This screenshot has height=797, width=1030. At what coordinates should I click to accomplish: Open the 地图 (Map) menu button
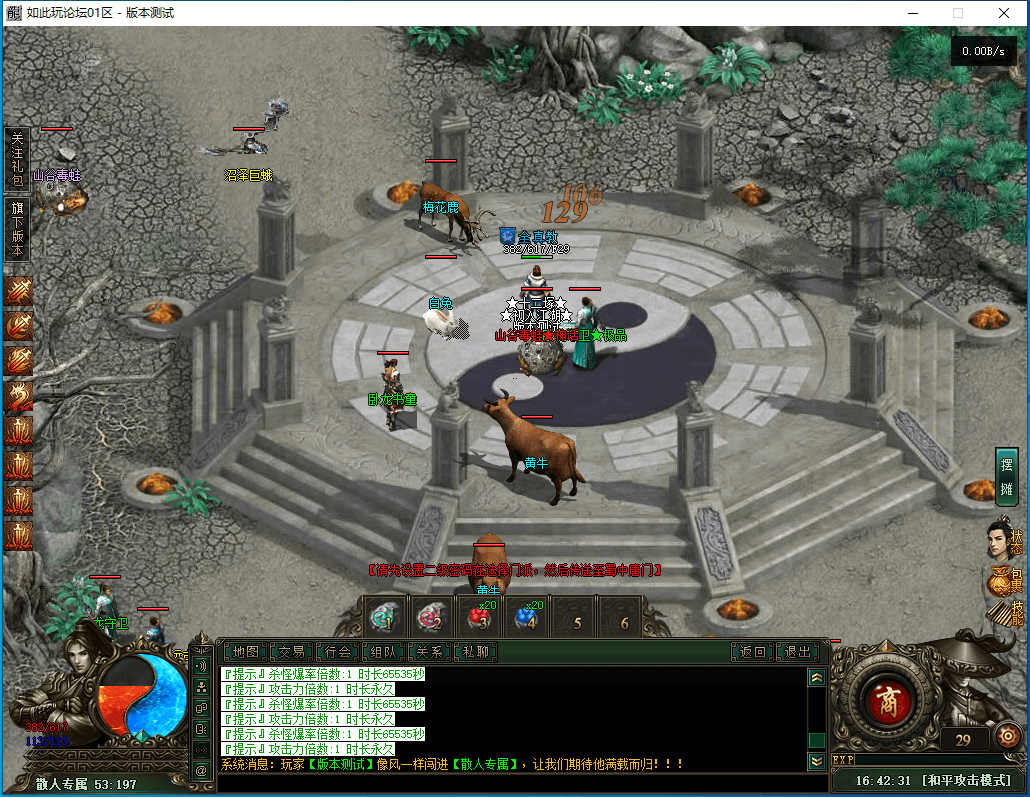click(245, 652)
